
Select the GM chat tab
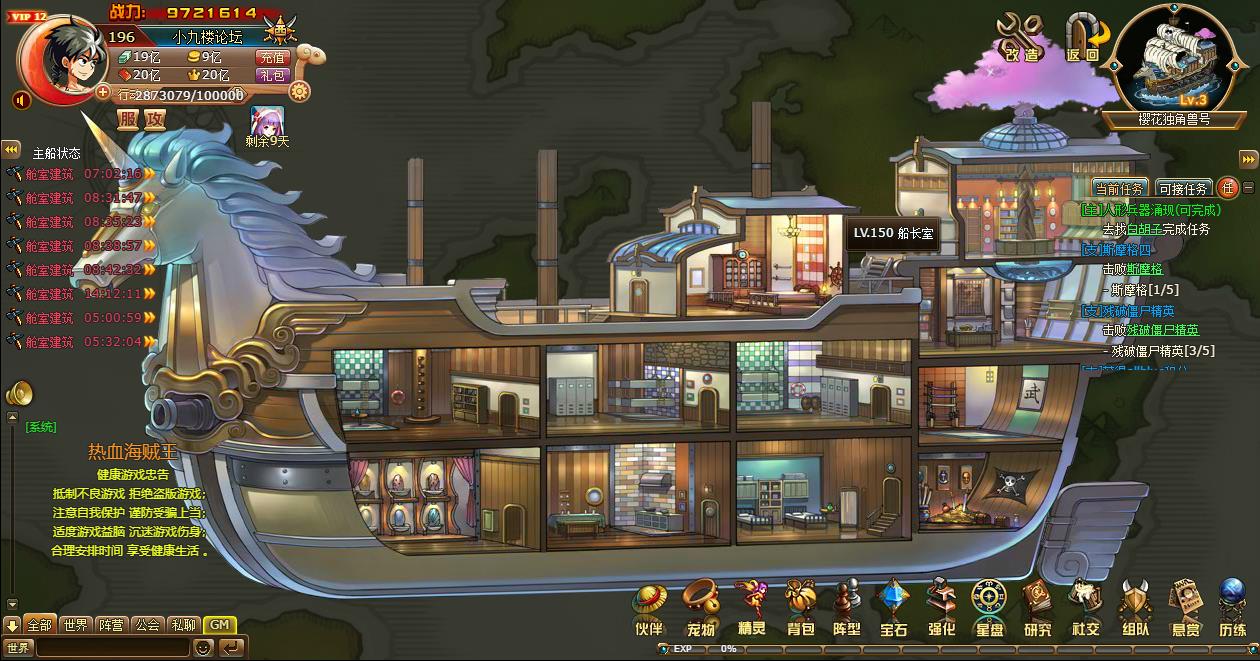pos(220,625)
